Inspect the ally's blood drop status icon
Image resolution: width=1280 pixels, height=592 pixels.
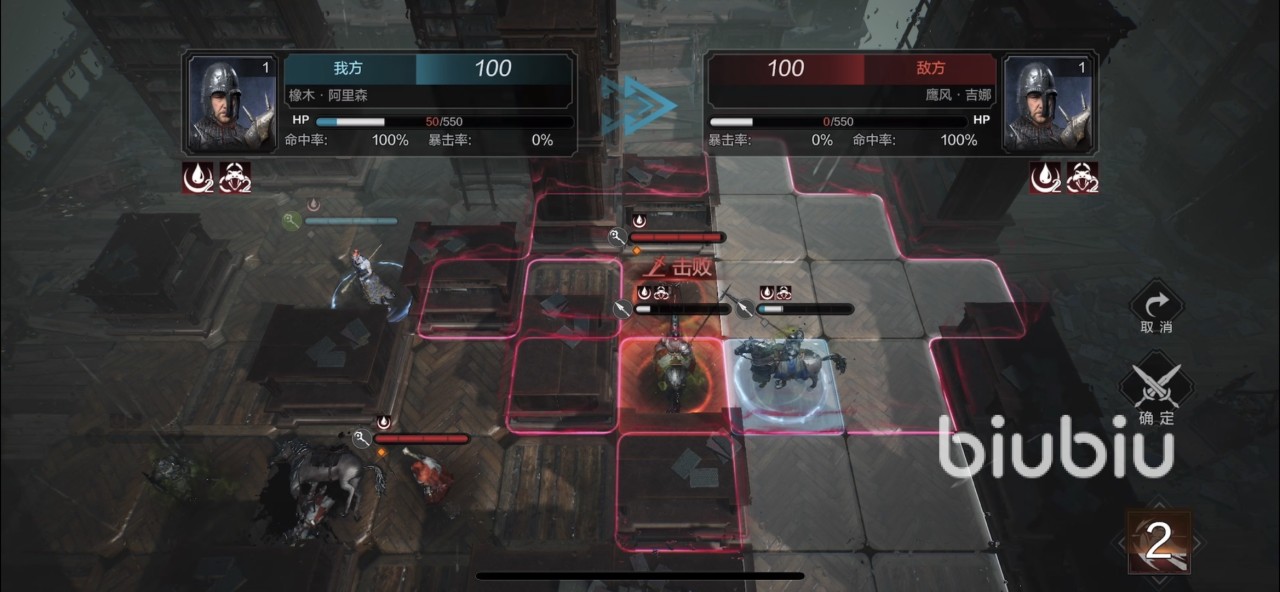[x=196, y=177]
